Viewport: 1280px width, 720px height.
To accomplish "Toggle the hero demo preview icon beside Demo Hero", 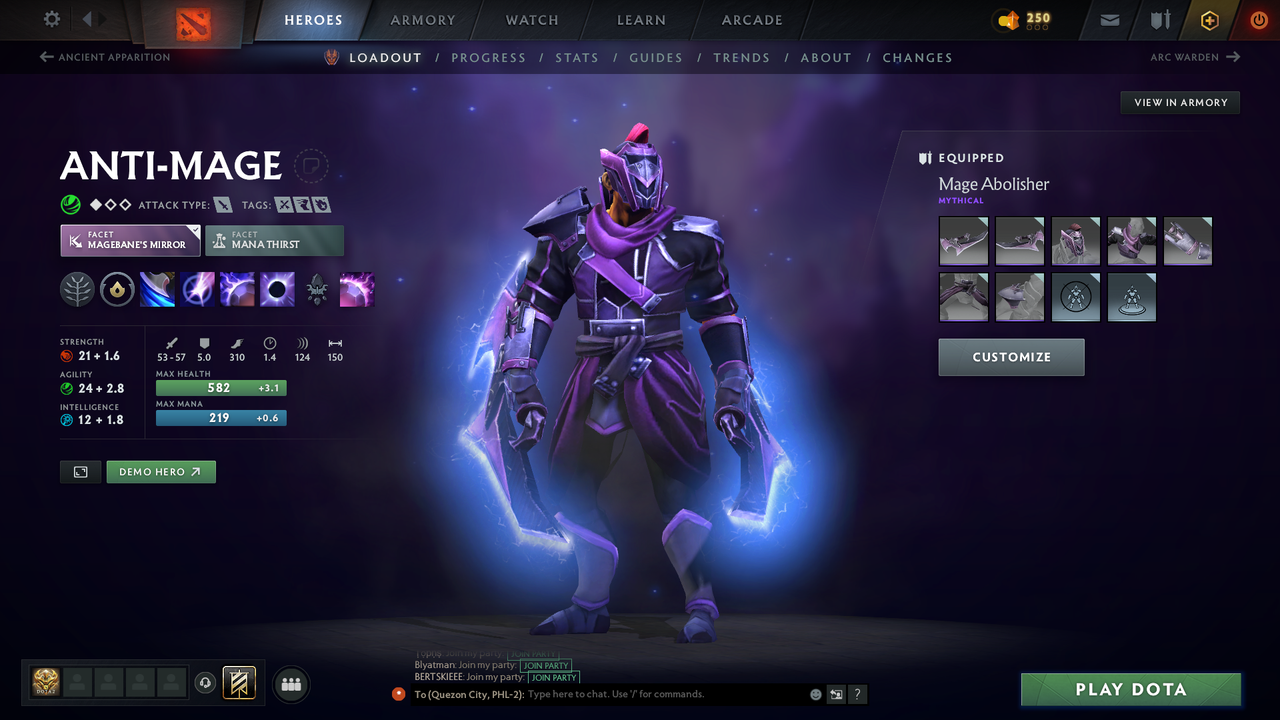I will pos(80,471).
